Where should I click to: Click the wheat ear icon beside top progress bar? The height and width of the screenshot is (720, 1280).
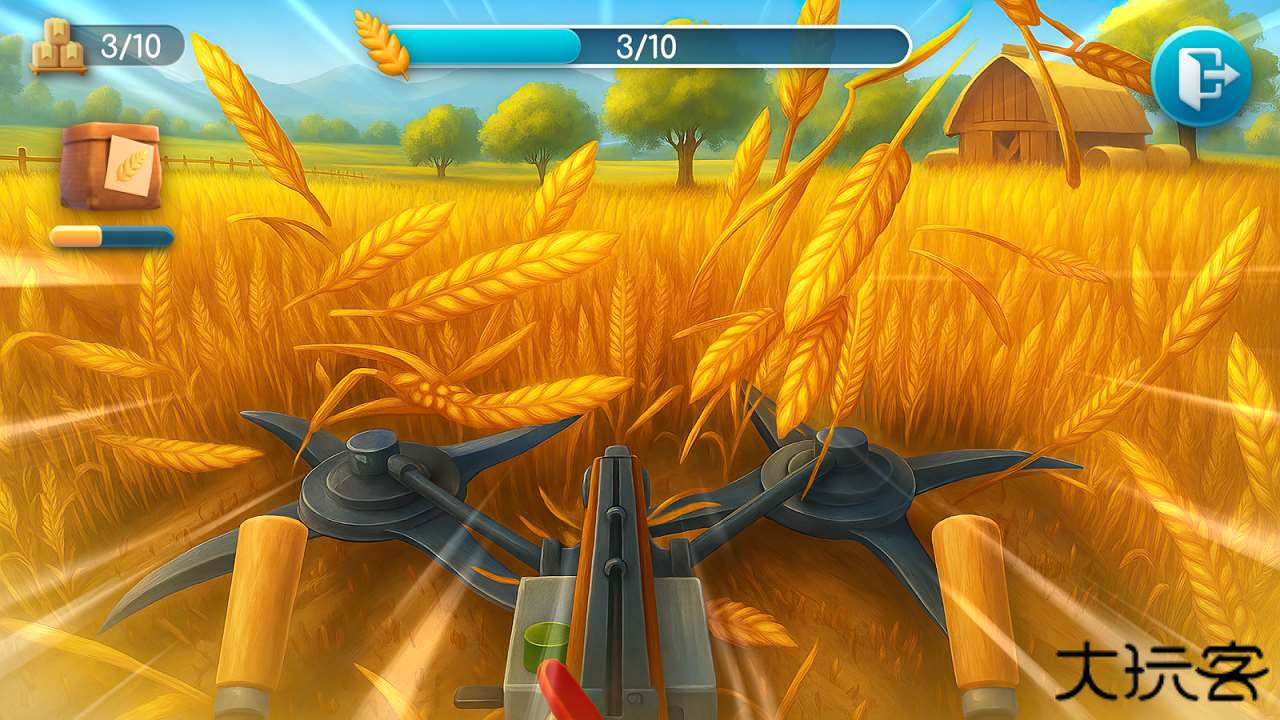click(x=383, y=42)
